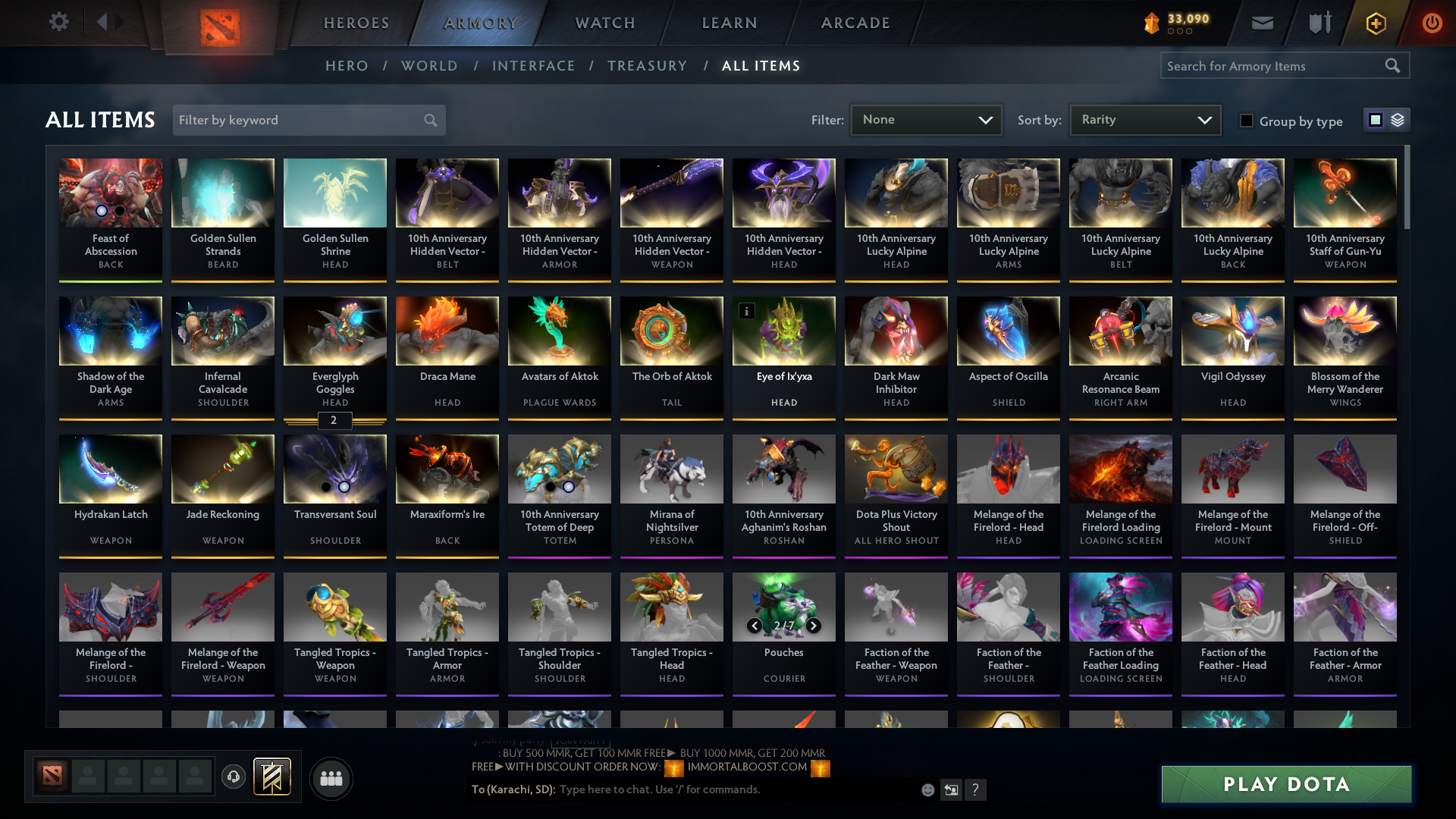1456x819 pixels.
Task: Click the emoji icon in the chat bar
Action: click(x=927, y=789)
